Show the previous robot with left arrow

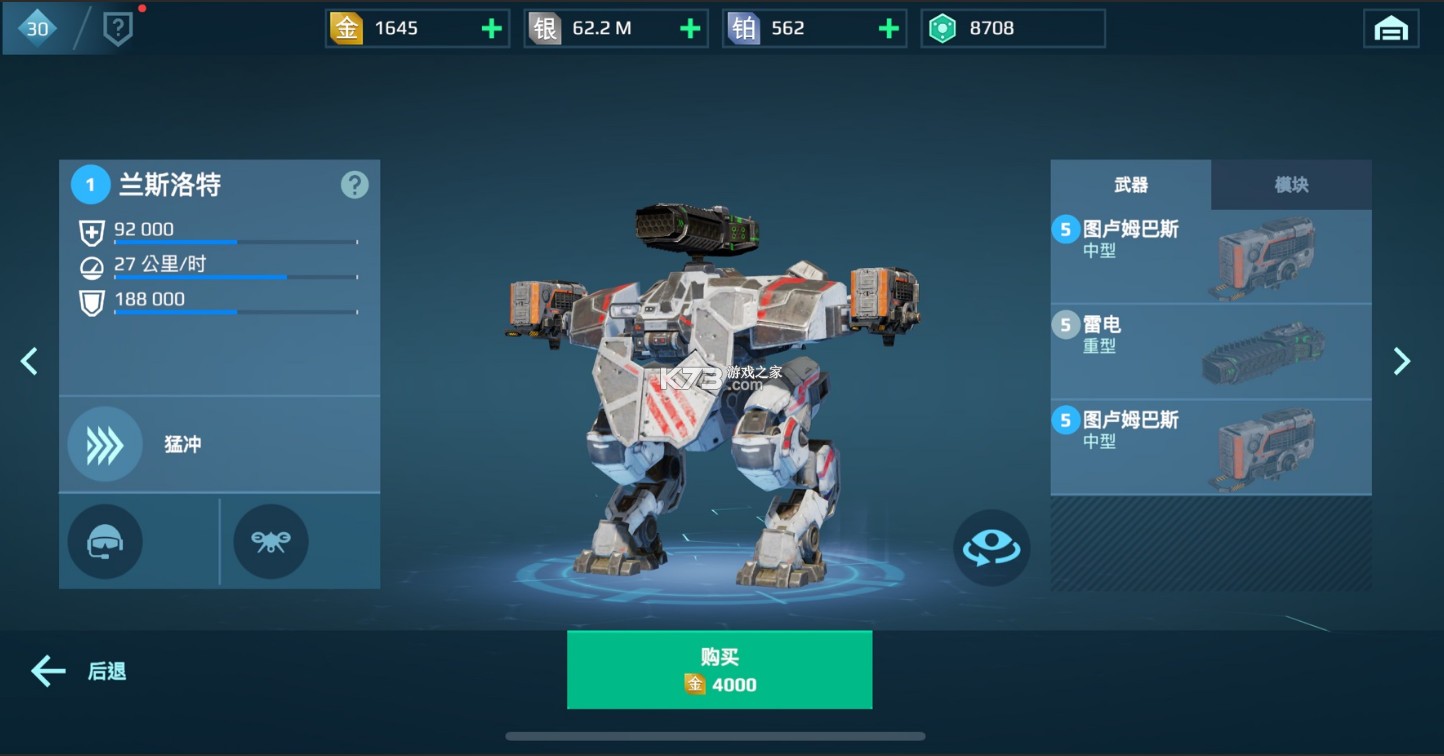(x=29, y=361)
